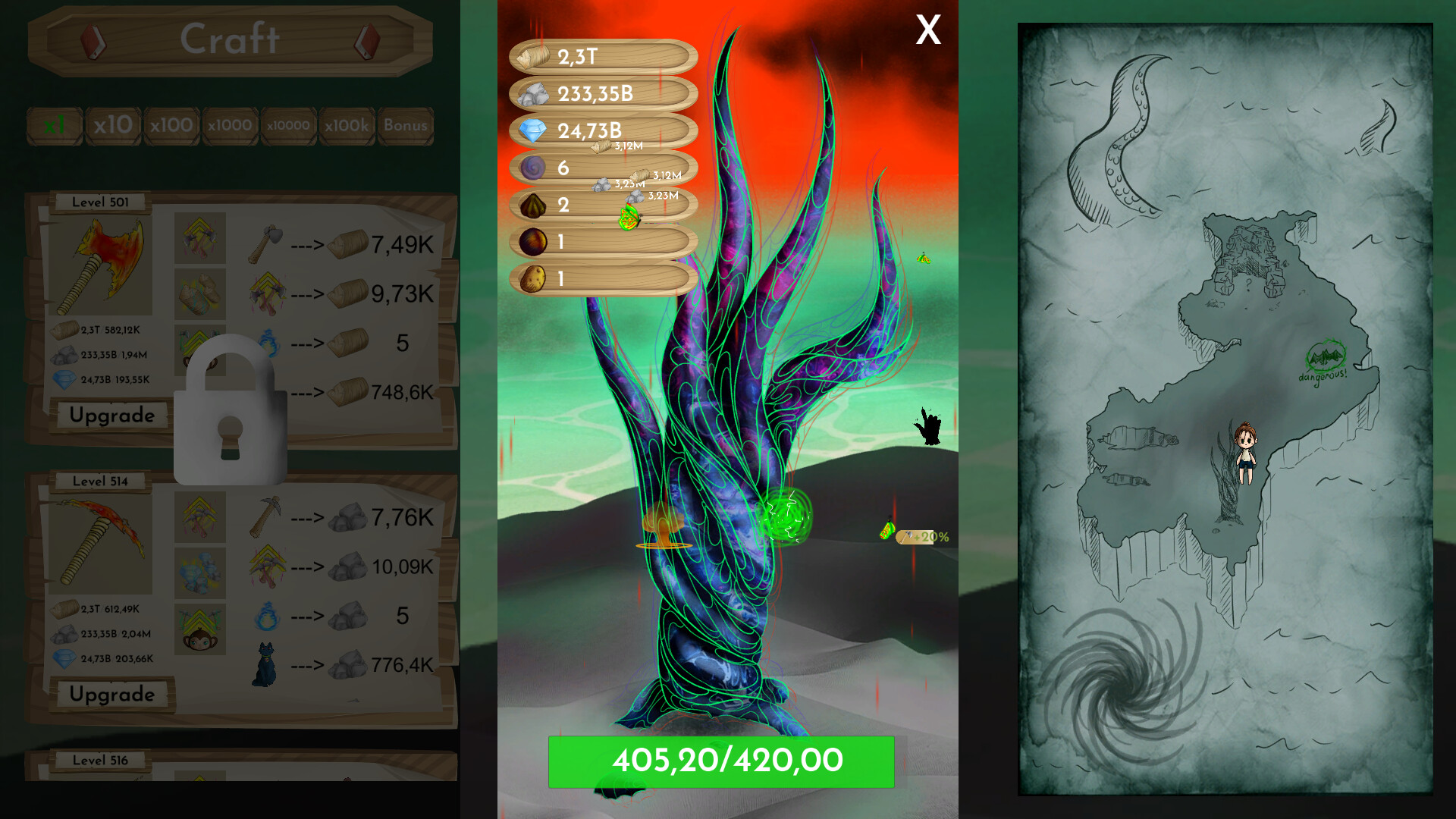Open the Craft menu header
Image resolution: width=1456 pixels, height=819 pixels.
(230, 39)
